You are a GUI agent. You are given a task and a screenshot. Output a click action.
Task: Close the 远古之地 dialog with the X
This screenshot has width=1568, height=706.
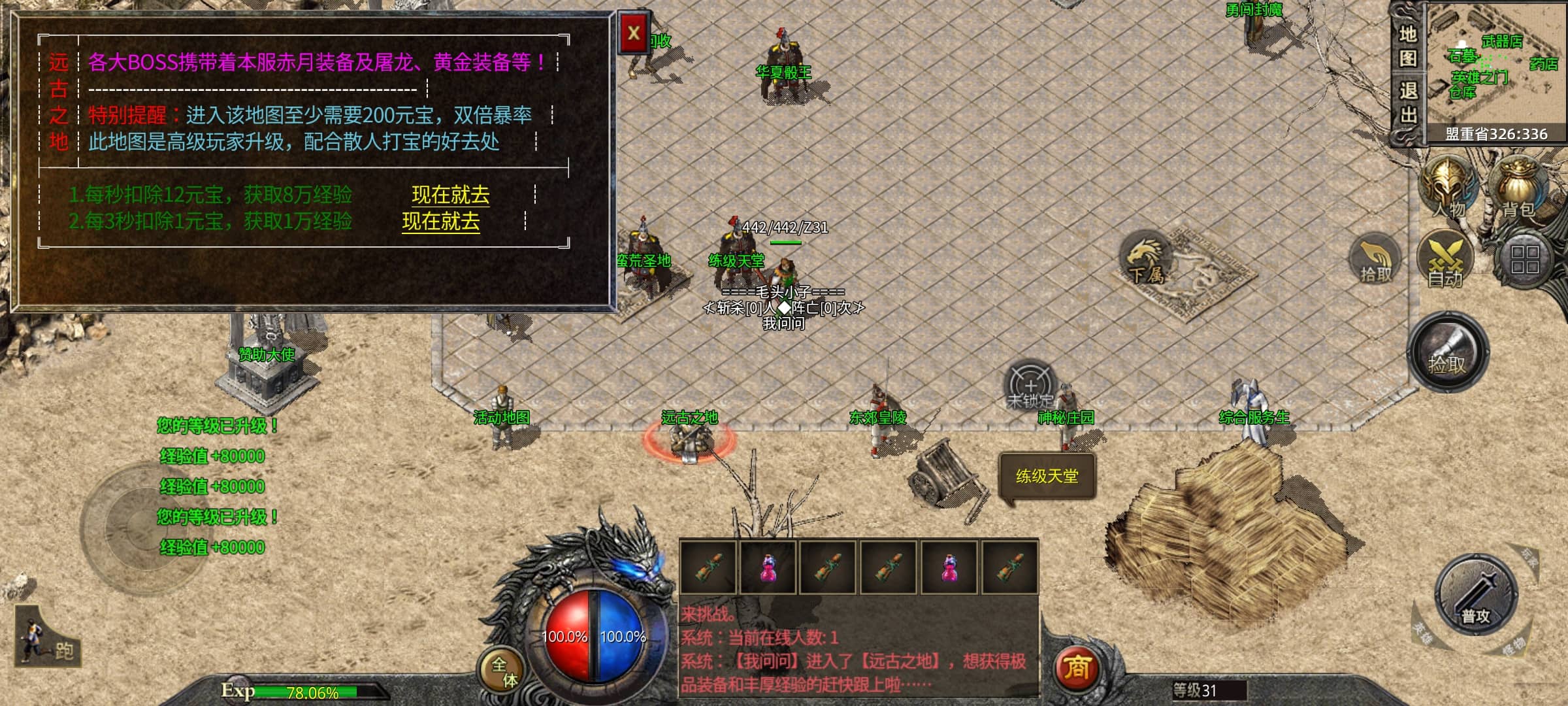point(633,33)
